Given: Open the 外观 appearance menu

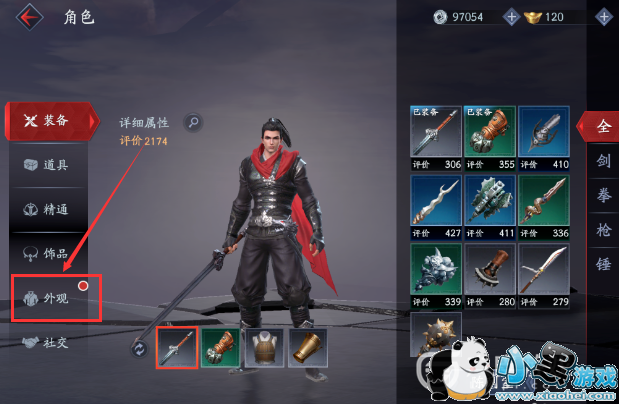Looking at the screenshot, I should [55, 298].
